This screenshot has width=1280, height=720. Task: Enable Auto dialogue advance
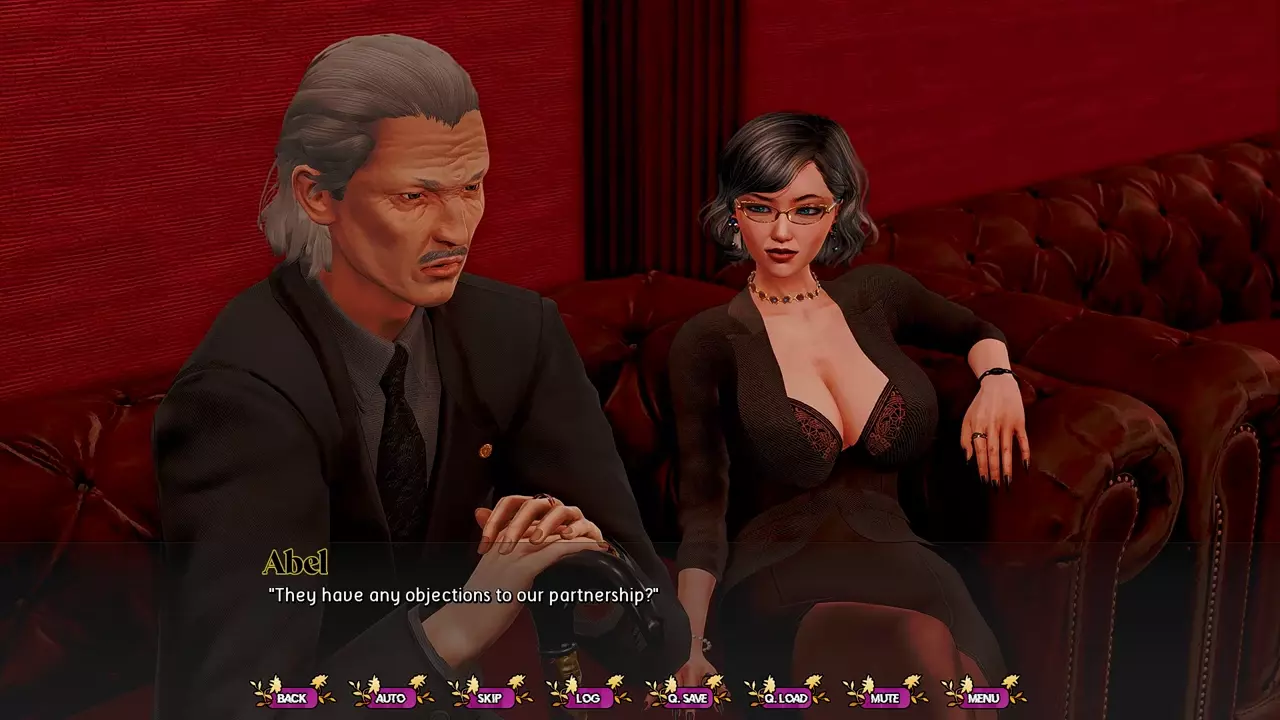coord(390,697)
